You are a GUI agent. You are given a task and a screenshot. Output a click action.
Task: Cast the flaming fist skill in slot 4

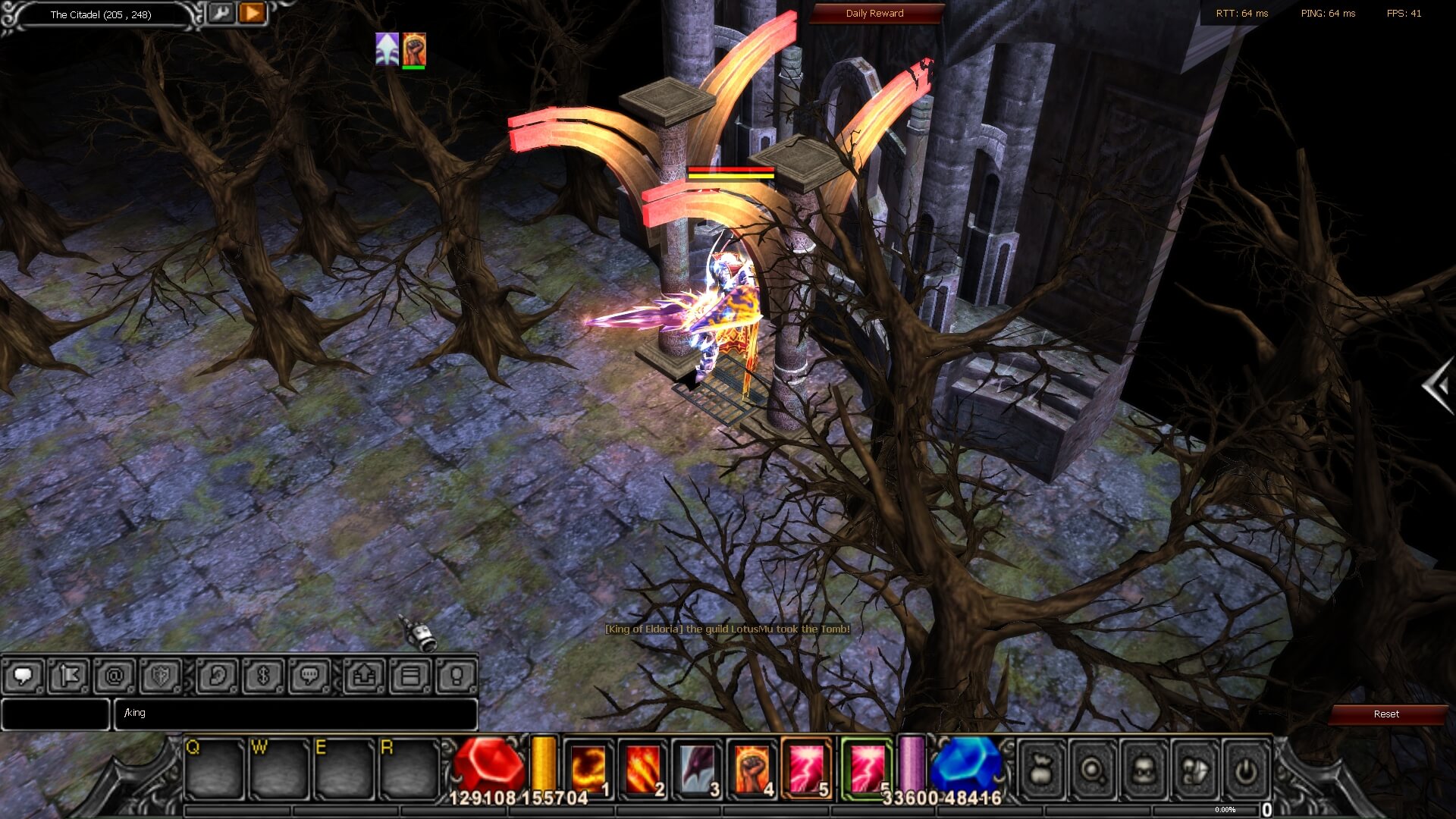pyautogui.click(x=752, y=768)
